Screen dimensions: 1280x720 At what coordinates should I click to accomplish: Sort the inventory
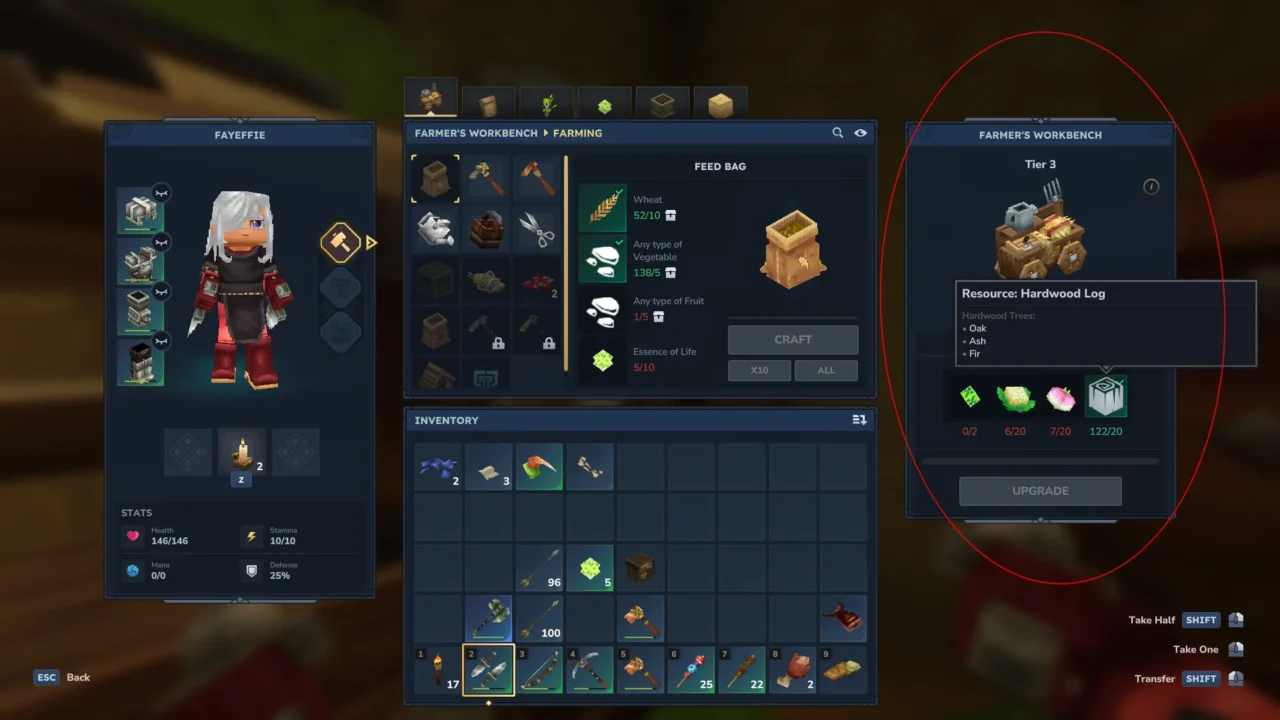[x=859, y=420]
